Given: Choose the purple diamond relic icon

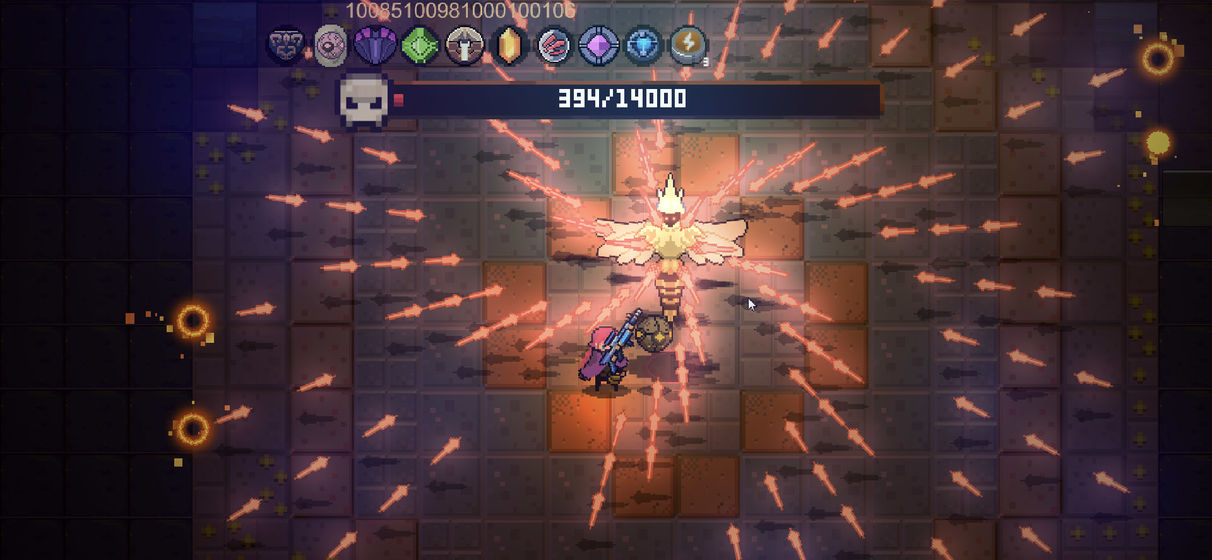Looking at the screenshot, I should click(x=598, y=45).
